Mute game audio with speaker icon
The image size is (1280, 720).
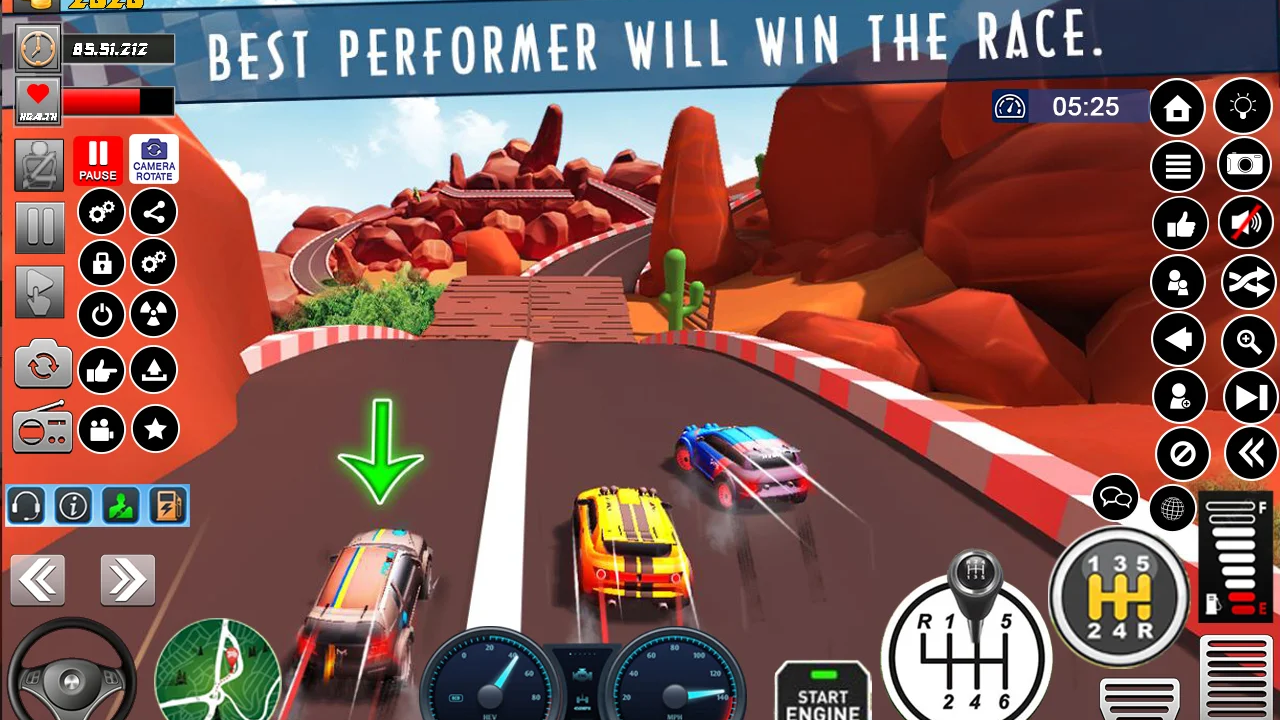click(1244, 224)
